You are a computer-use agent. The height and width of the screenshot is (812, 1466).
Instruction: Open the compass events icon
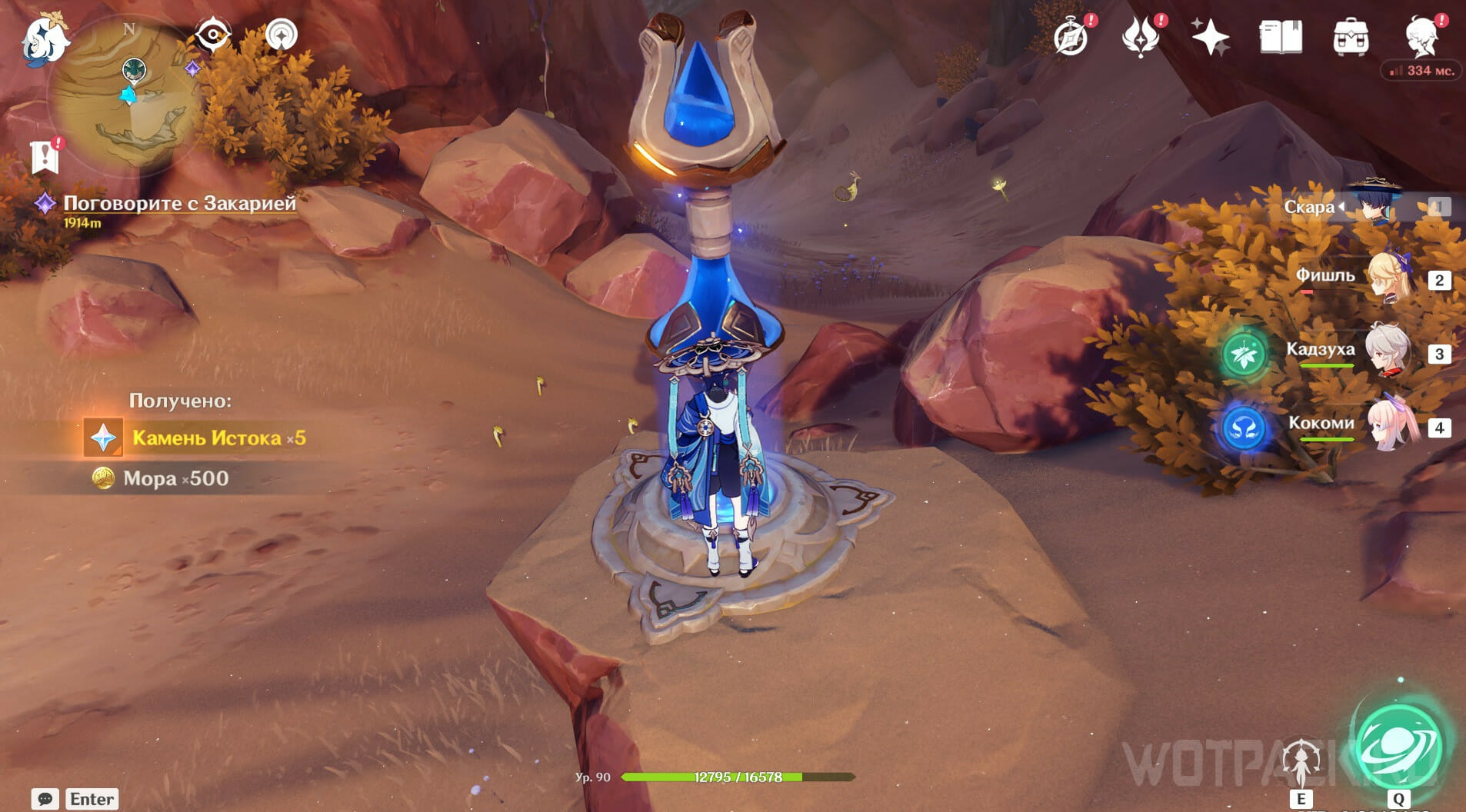point(1071,37)
